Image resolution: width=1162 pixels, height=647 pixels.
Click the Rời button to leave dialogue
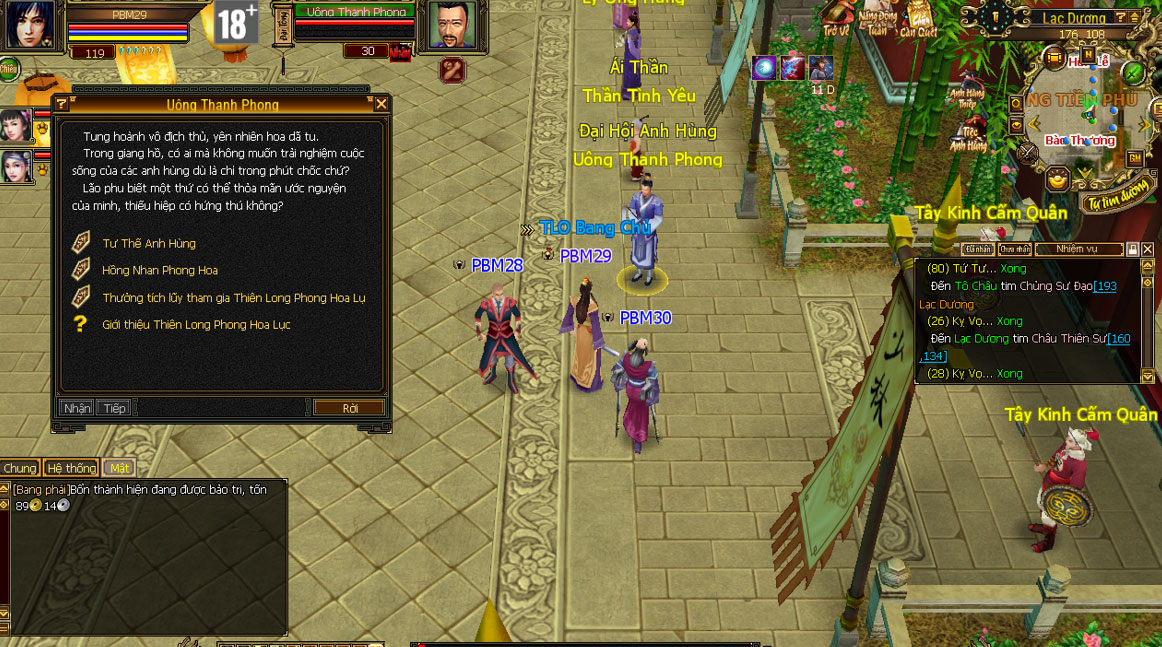click(x=349, y=408)
